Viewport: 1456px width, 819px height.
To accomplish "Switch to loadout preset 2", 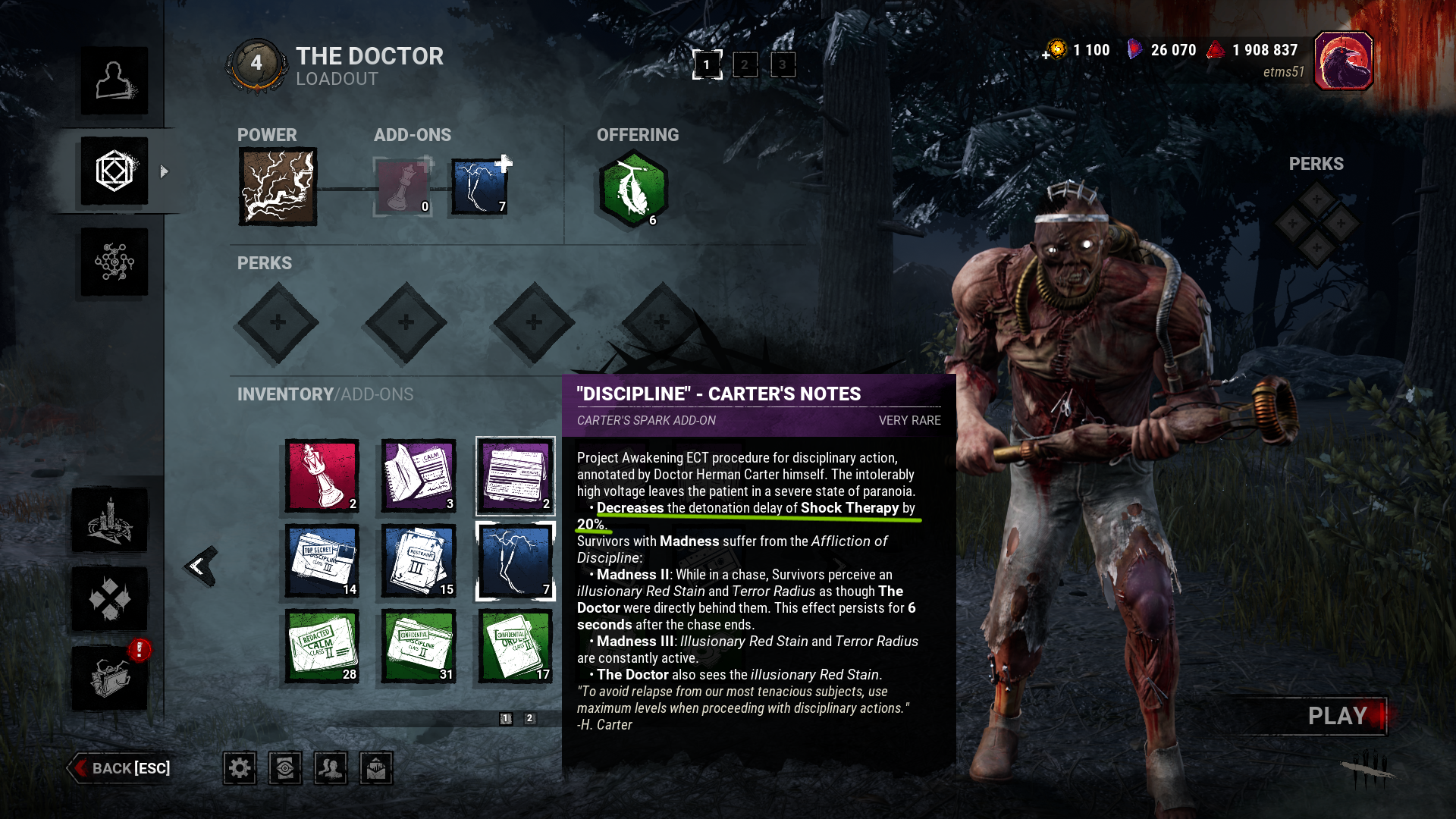I will (745, 65).
